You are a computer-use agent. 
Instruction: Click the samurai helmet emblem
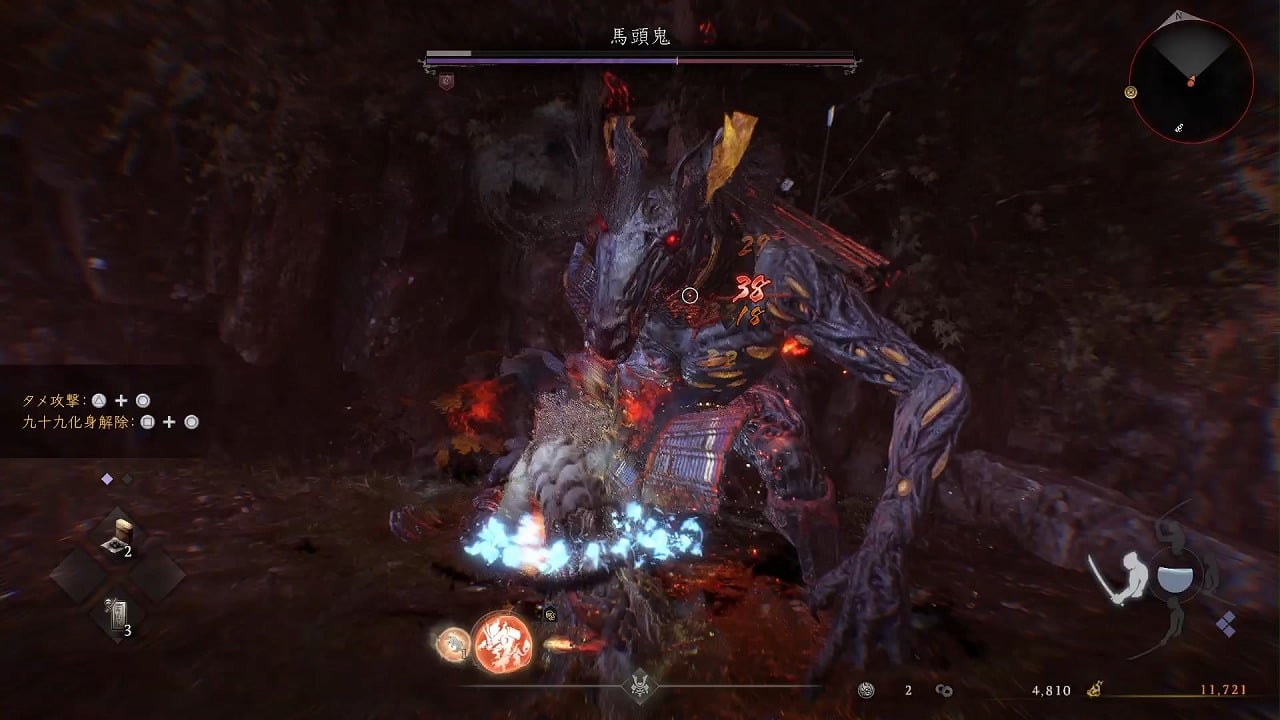pyautogui.click(x=640, y=686)
